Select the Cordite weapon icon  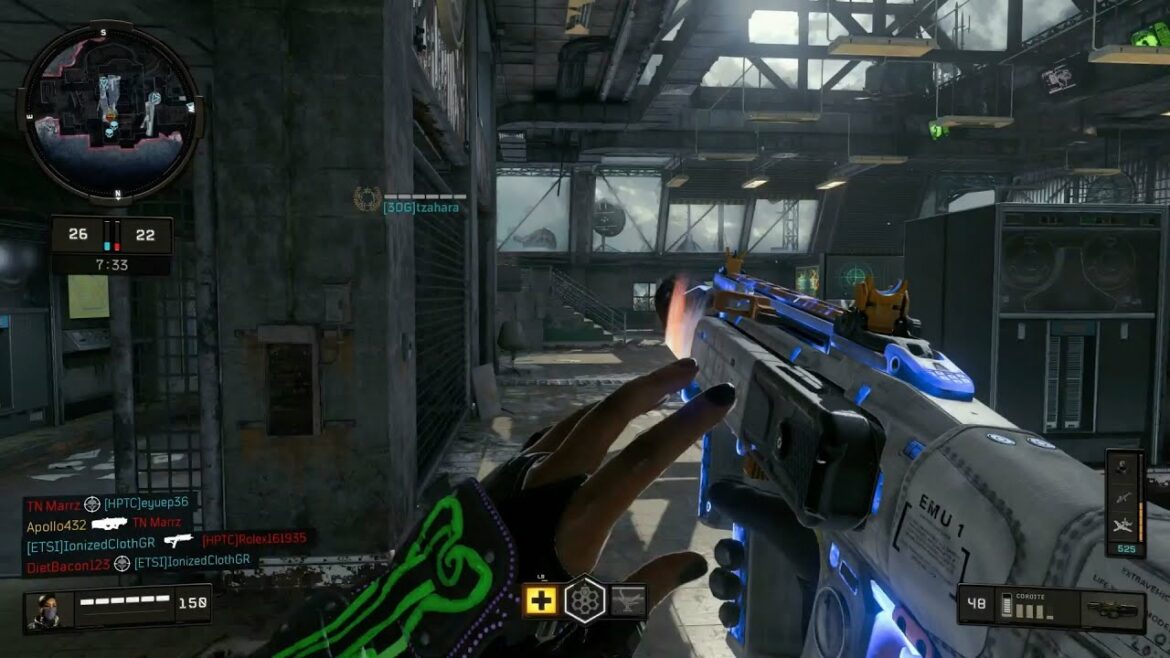1111,609
